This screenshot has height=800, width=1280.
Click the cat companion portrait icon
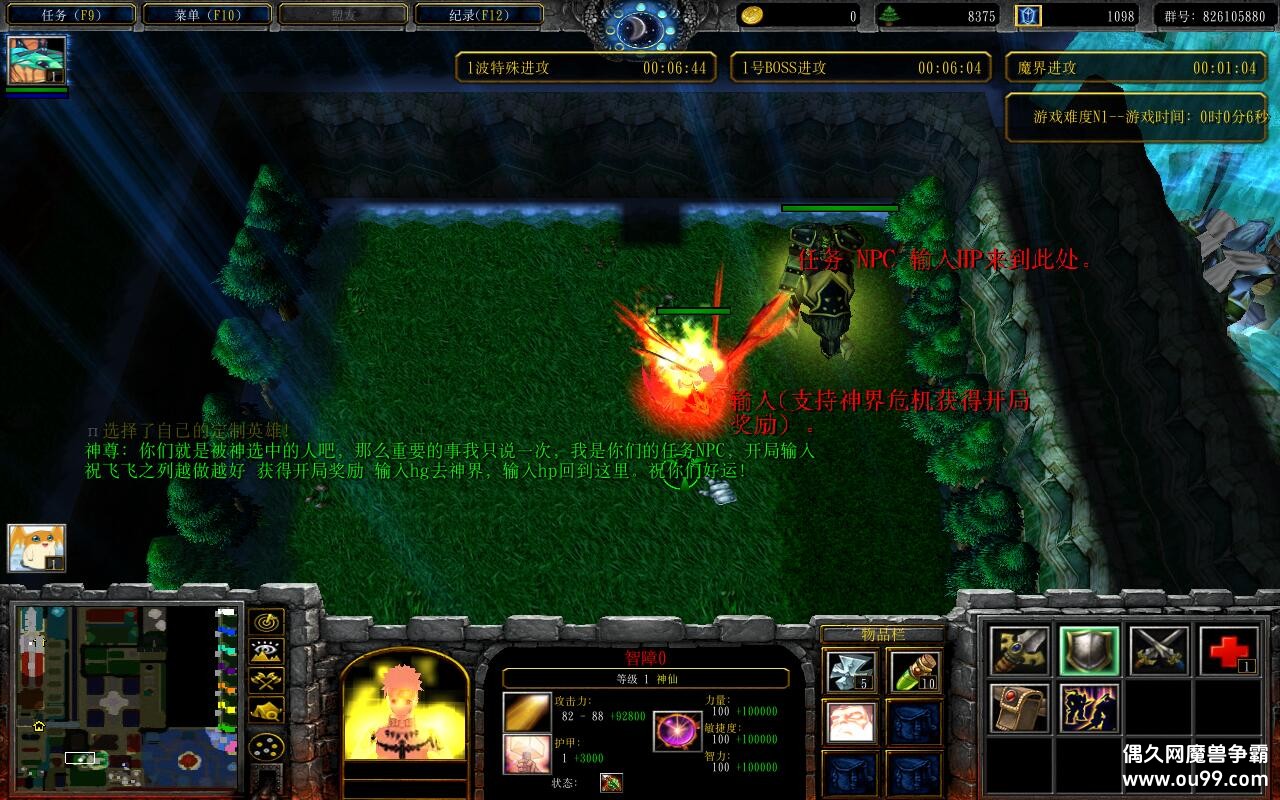[37, 548]
